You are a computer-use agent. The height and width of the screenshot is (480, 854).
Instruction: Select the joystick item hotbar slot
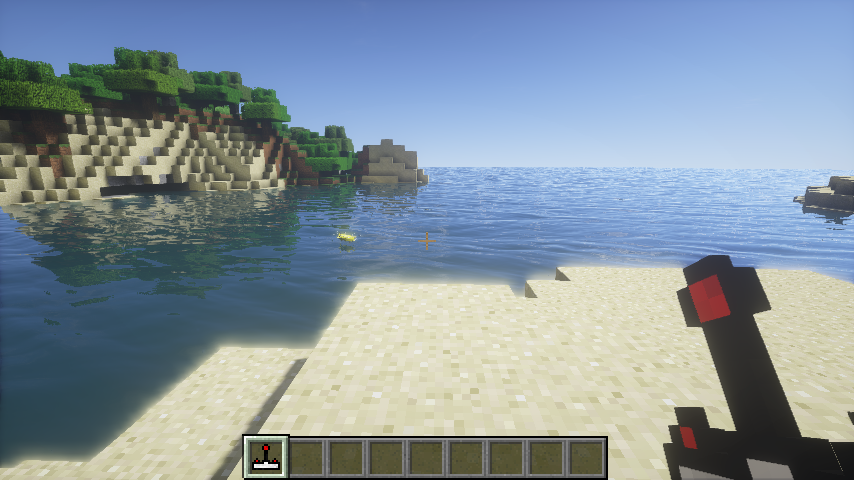pos(266,457)
